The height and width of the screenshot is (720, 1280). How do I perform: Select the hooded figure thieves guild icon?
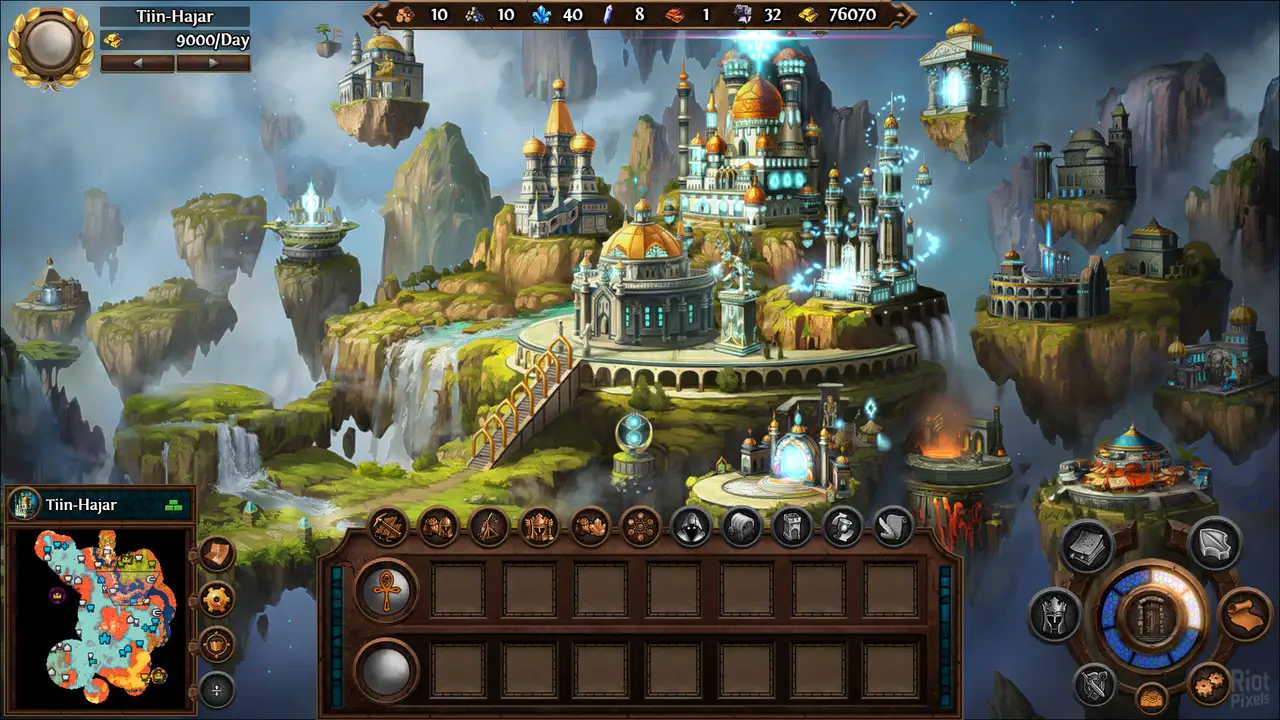692,526
